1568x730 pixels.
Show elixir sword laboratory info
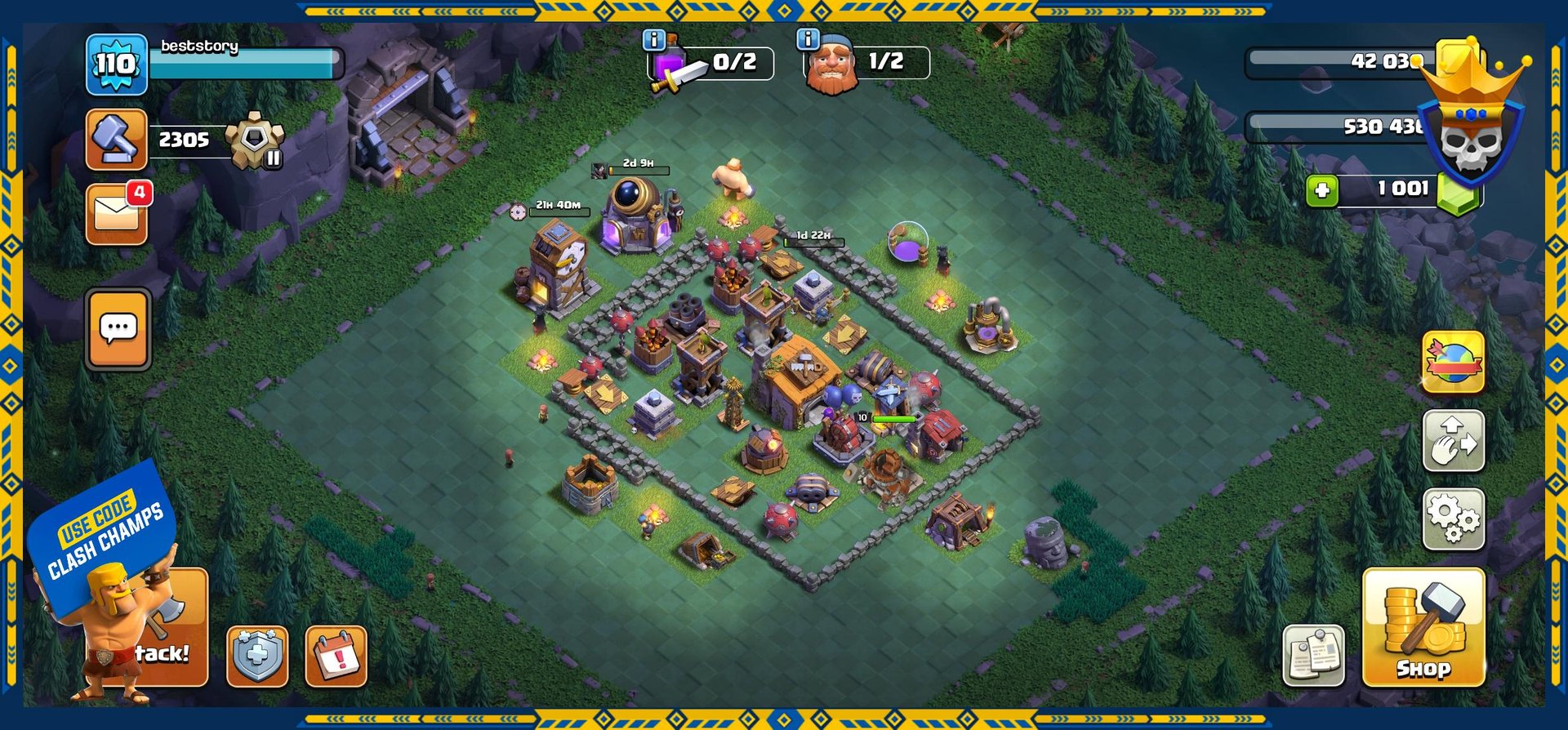654,39
